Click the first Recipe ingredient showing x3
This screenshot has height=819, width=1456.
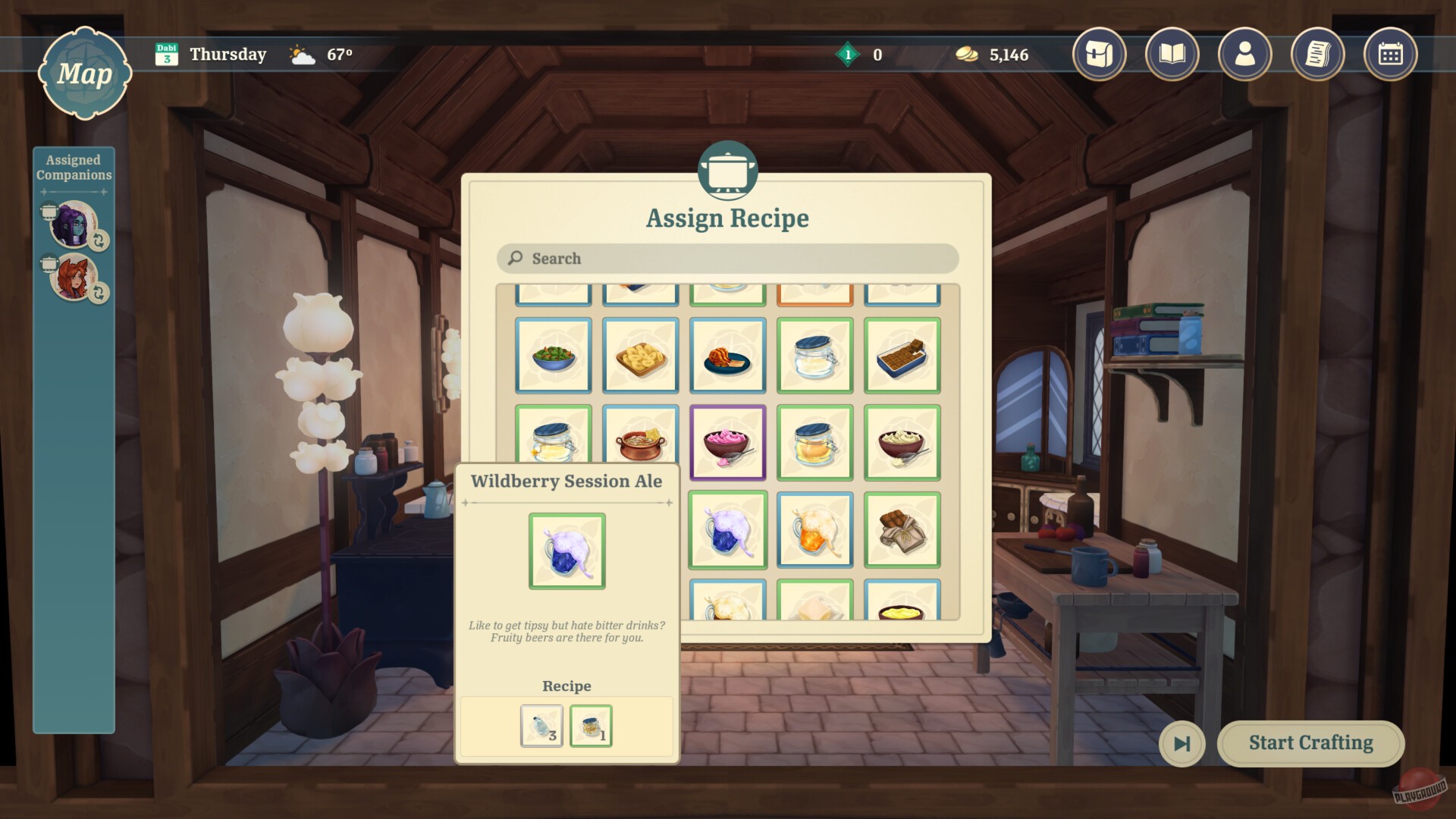[541, 725]
